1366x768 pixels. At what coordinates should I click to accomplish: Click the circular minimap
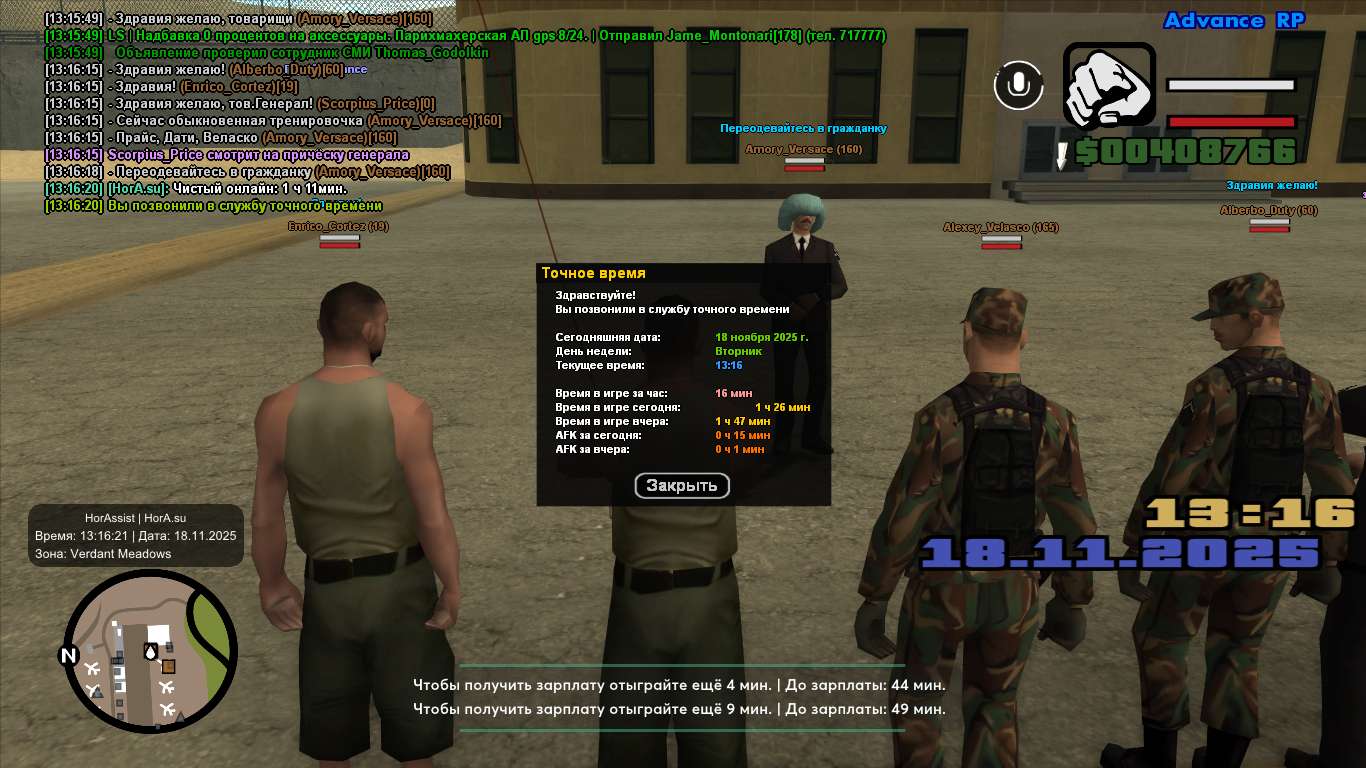click(150, 650)
